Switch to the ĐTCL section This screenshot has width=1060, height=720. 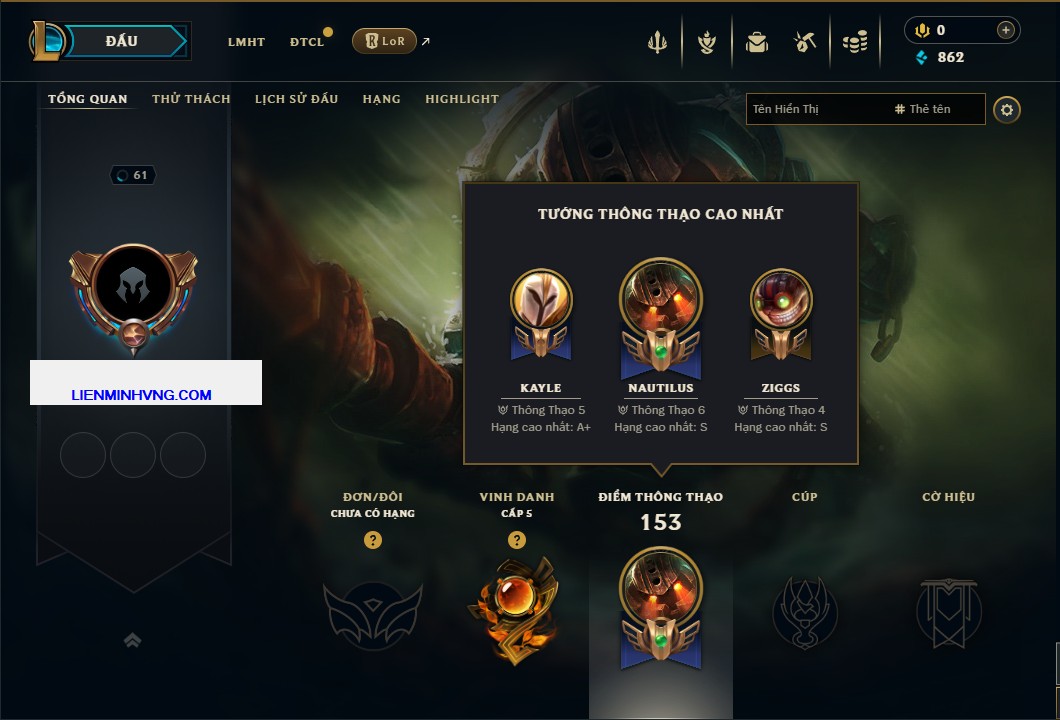[x=307, y=42]
